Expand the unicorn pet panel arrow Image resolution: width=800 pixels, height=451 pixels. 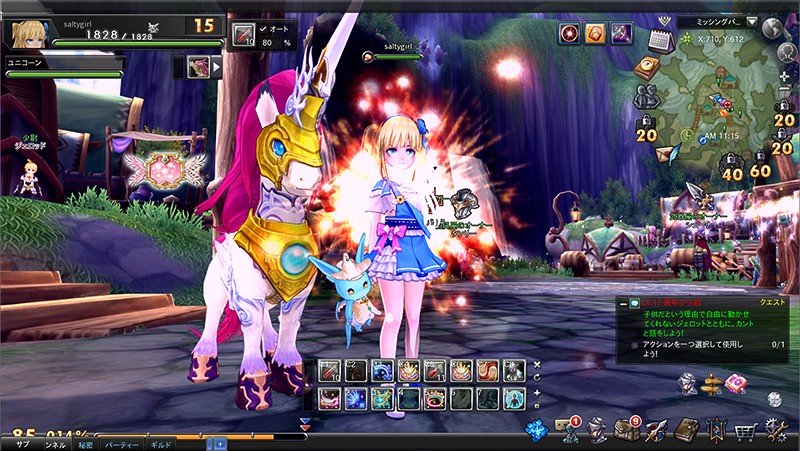216,67
